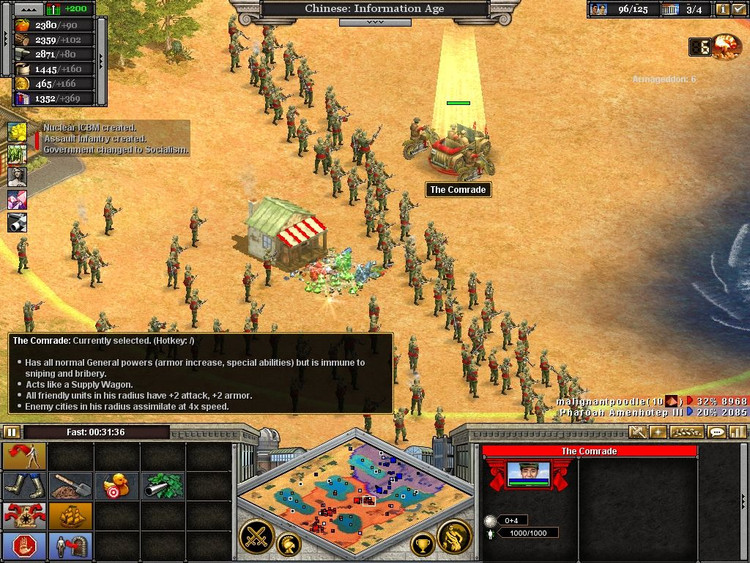This screenshot has height=563, width=750.
Task: Select The Comrade portrait in the unit panel
Action: (529, 474)
